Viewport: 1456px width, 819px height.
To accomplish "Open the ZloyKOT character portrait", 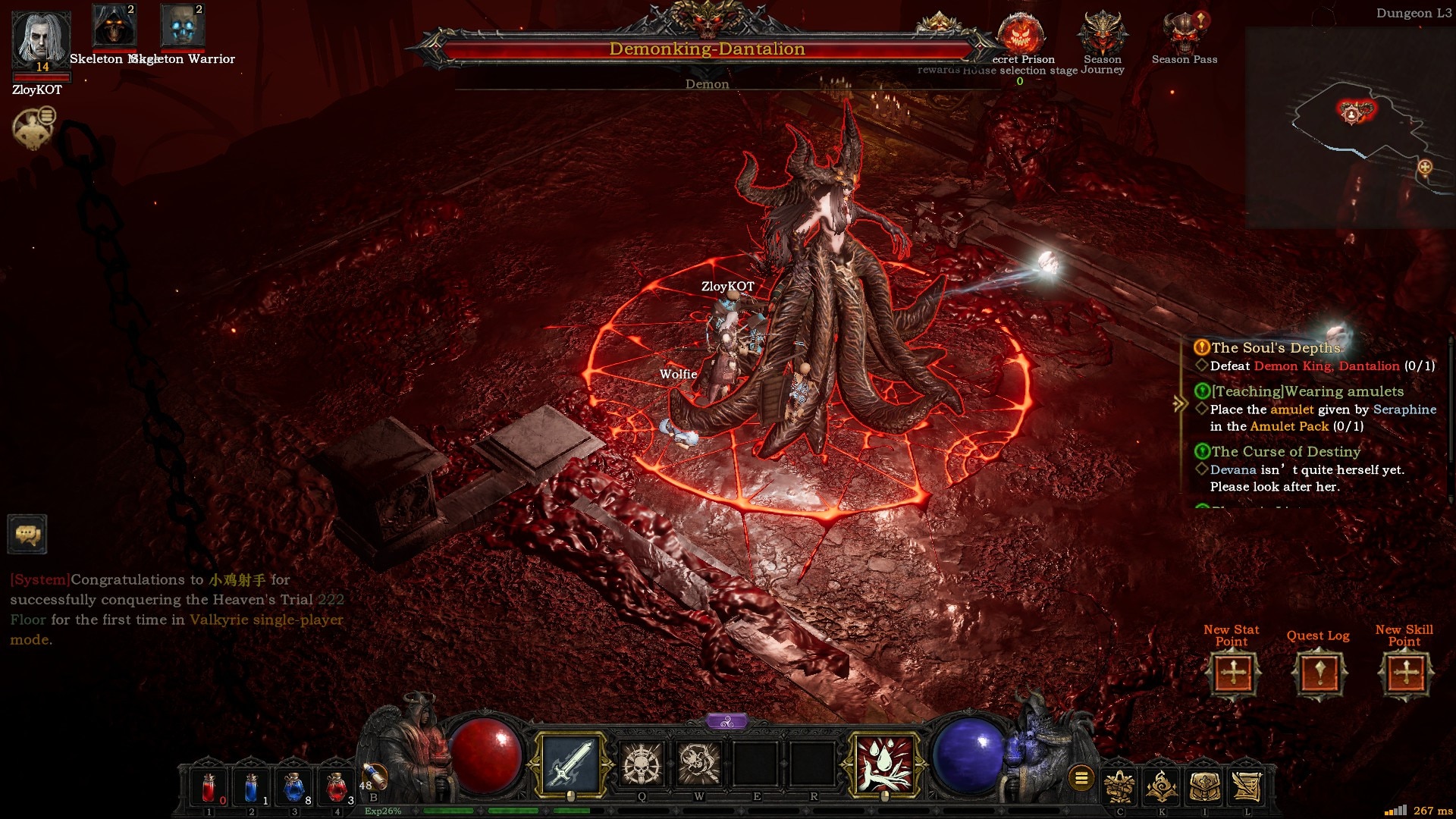I will 40,38.
